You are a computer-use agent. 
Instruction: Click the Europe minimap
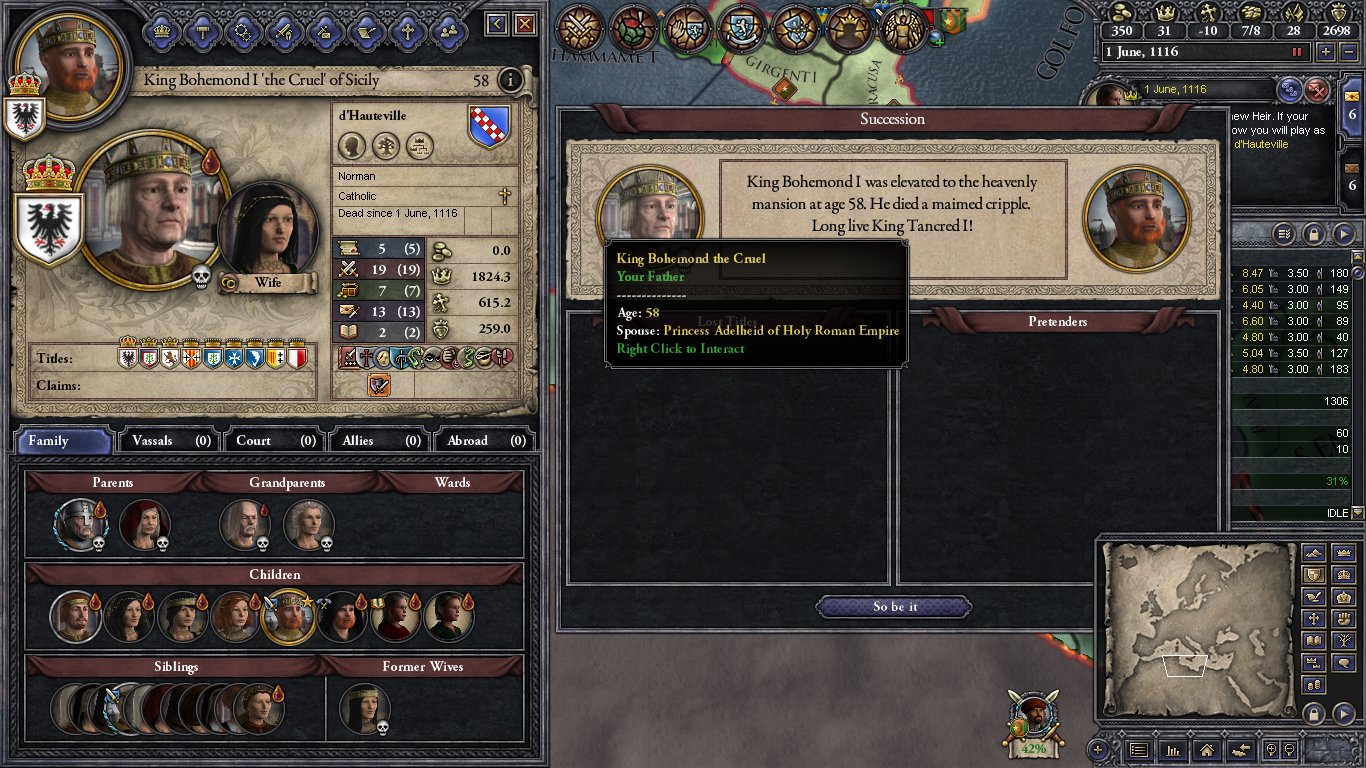coord(1196,631)
